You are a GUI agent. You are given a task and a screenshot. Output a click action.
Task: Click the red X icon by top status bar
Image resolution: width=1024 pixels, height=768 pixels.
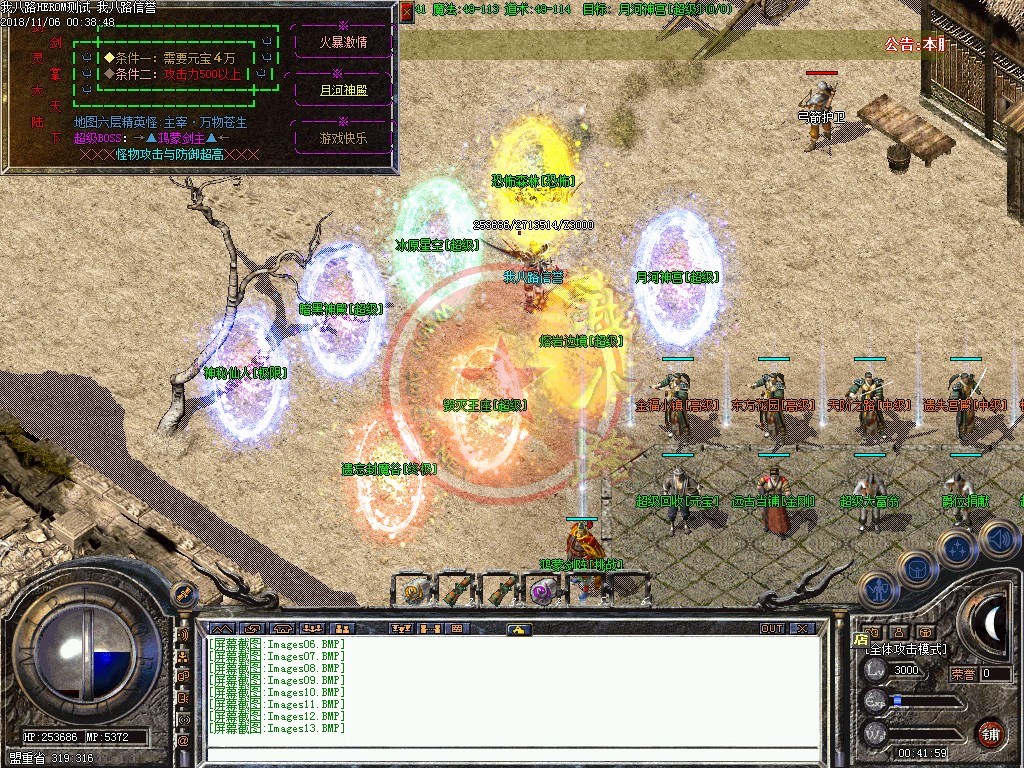(x=407, y=11)
